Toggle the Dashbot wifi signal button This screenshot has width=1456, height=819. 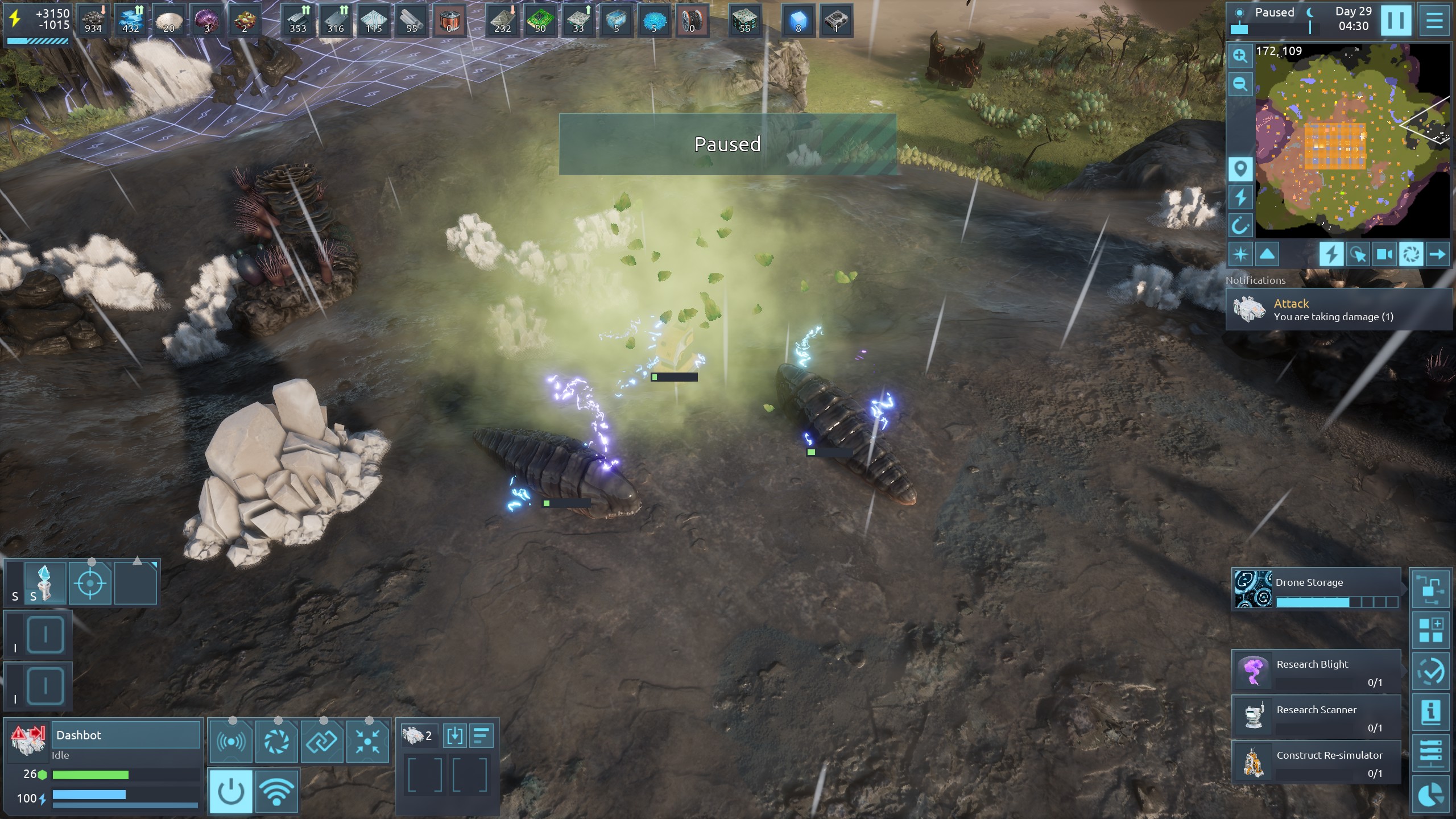[276, 791]
